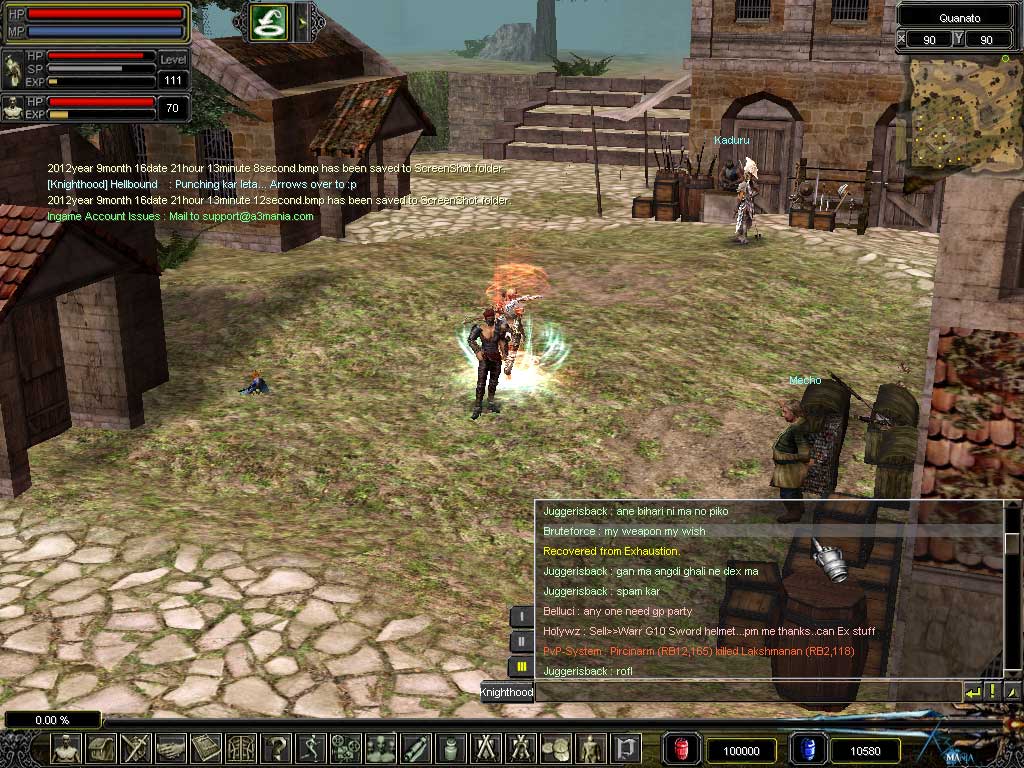Select chat tab III
The width and height of the screenshot is (1024, 768).
pyautogui.click(x=521, y=666)
